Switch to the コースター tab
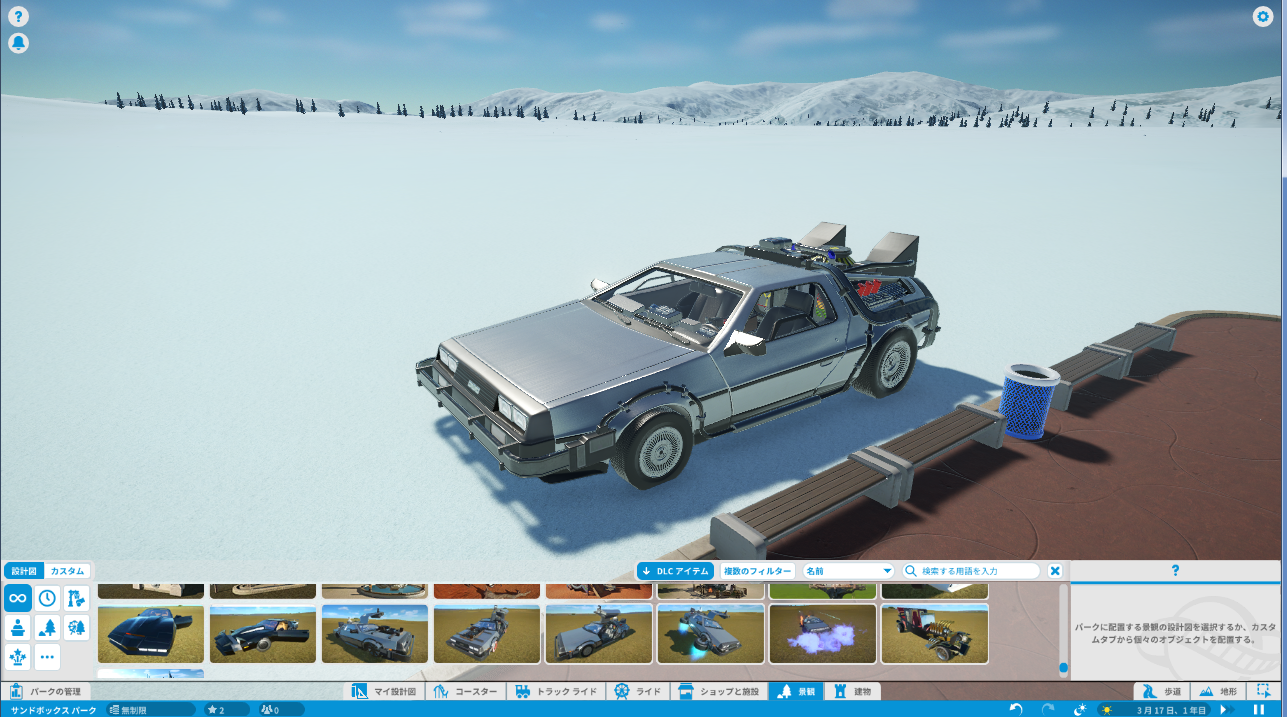This screenshot has height=717, width=1287. point(467,691)
